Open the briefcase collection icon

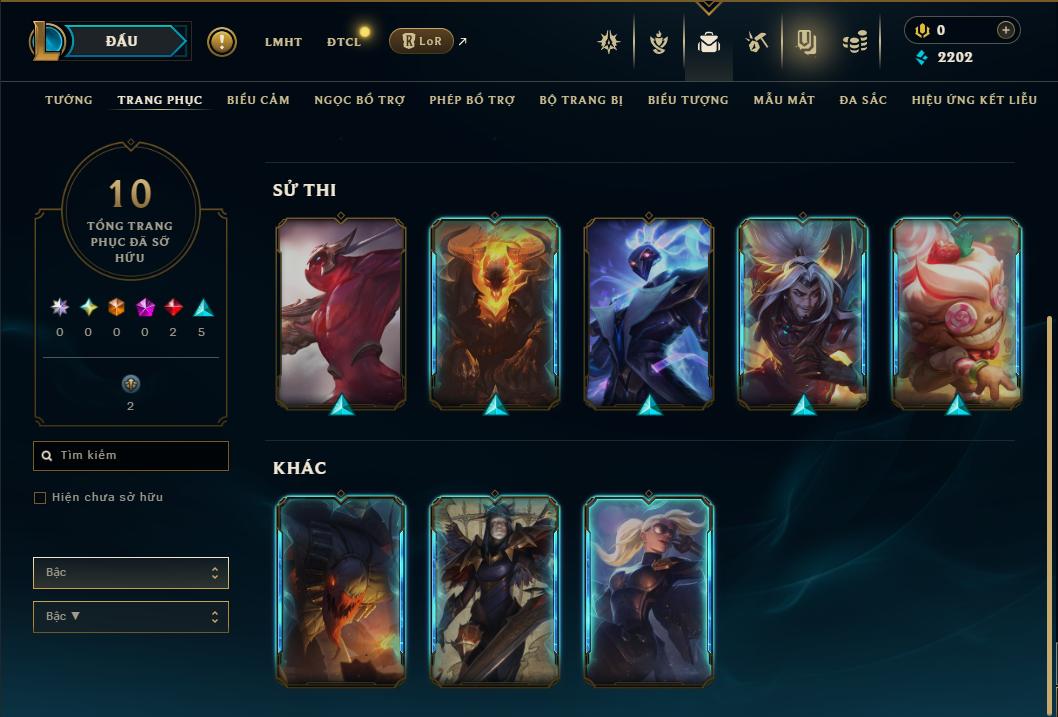pos(708,42)
